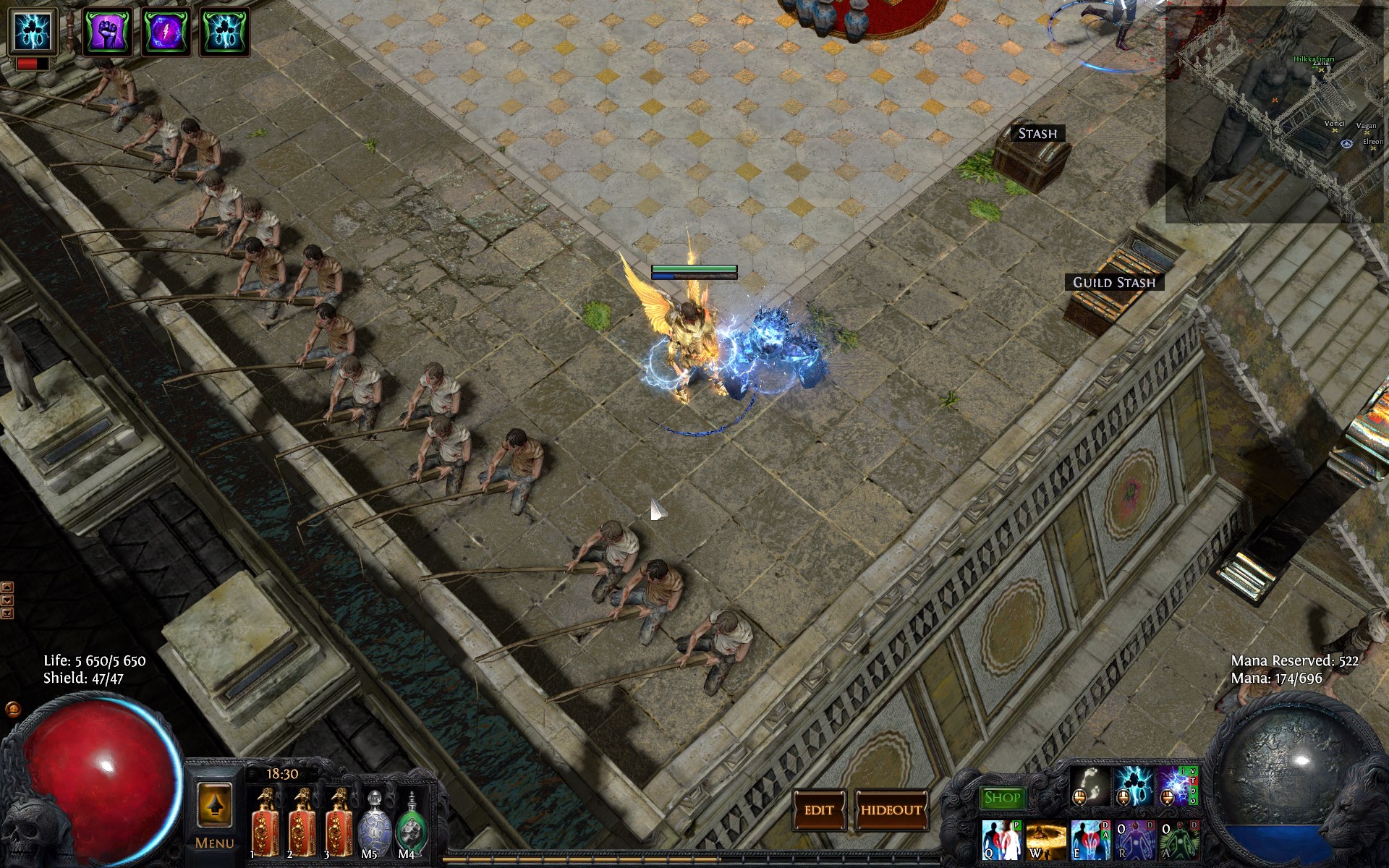Use the silver-blue flask bound to M5

pos(374,825)
